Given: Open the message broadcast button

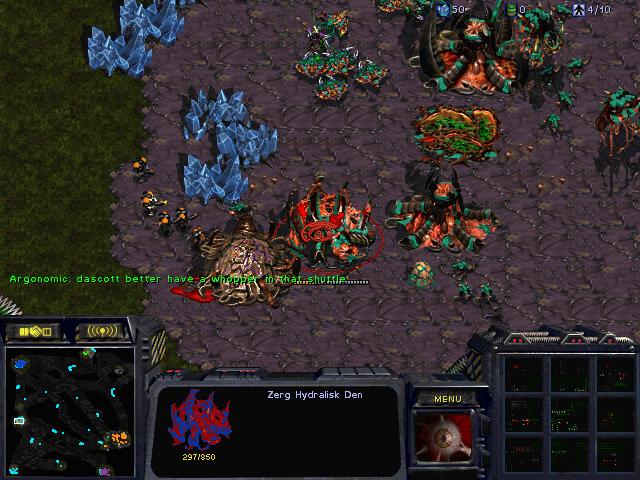Looking at the screenshot, I should pos(103,331).
